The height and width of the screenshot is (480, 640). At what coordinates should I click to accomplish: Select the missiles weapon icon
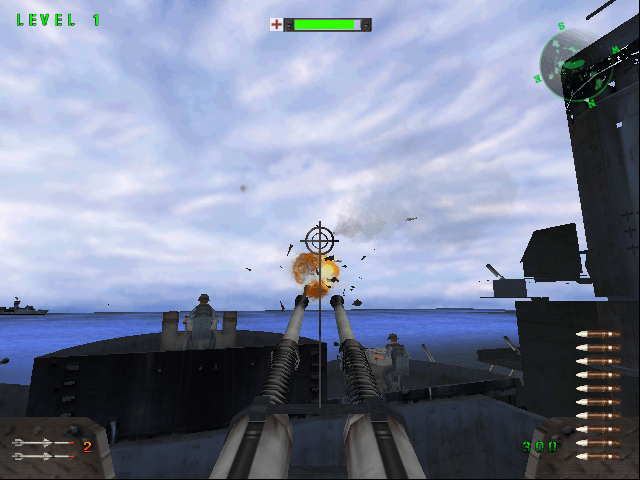pos(44,449)
